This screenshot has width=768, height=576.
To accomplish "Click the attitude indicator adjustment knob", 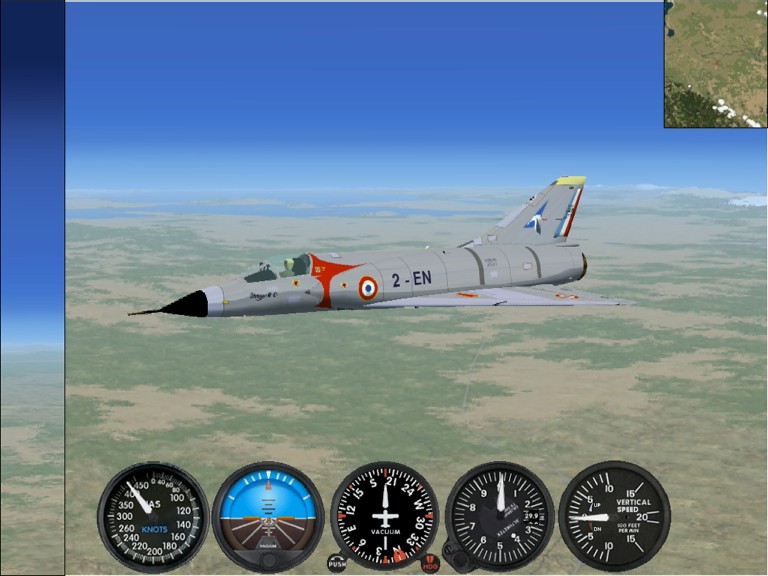I will click(268, 560).
